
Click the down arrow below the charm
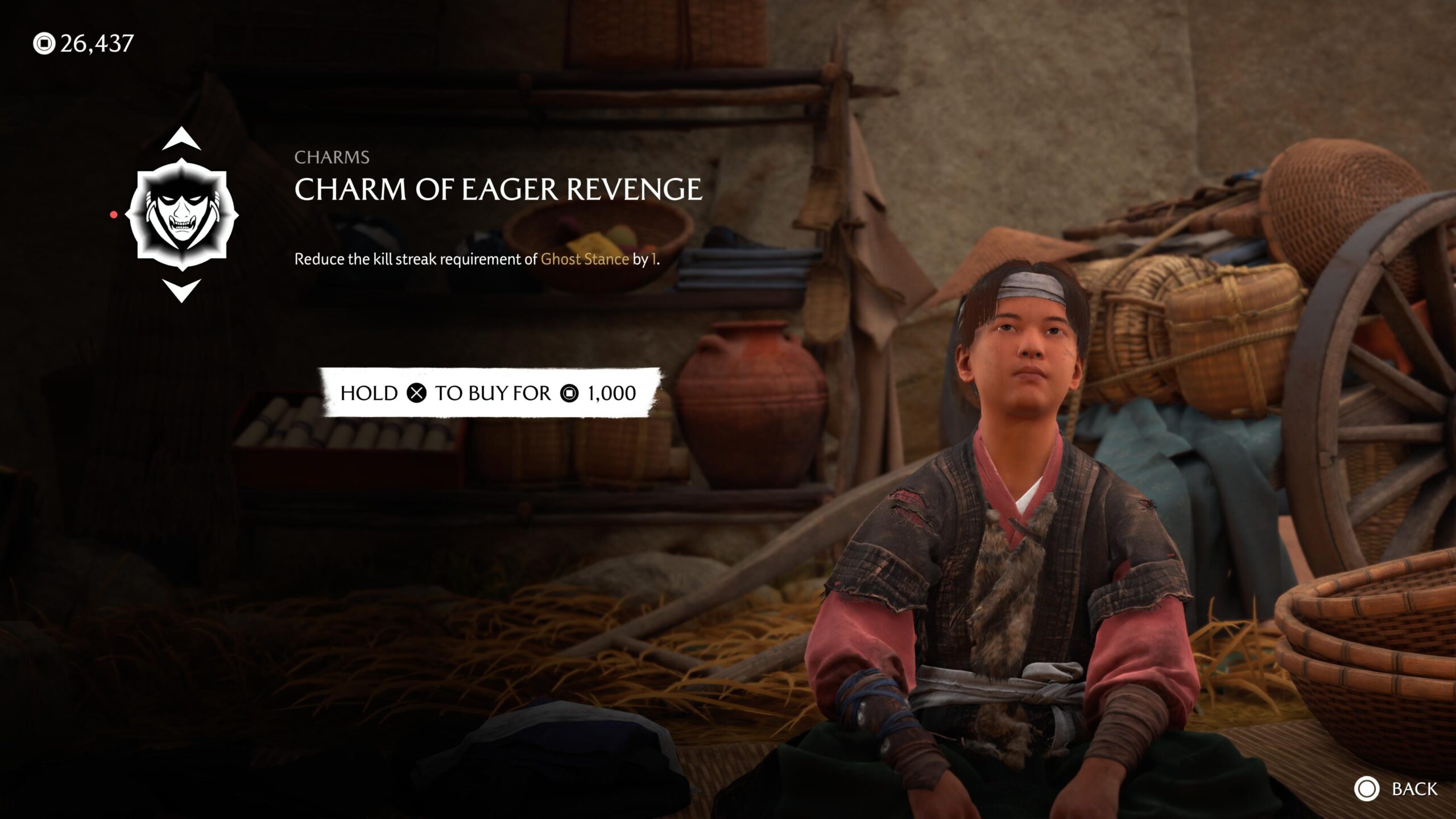181,289
